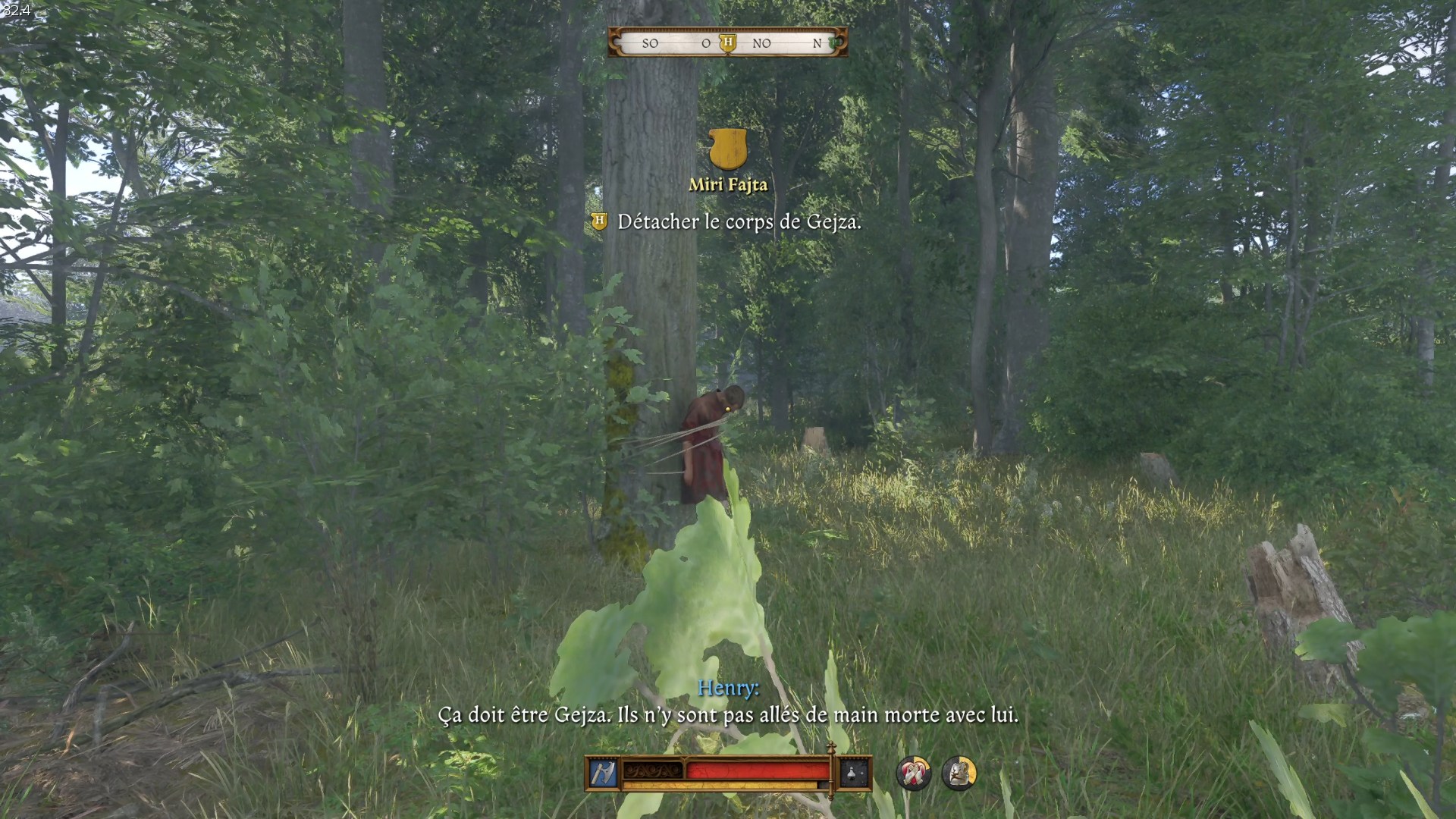Select the H marker on the compass
This screenshot has height=819, width=1456.
point(728,42)
